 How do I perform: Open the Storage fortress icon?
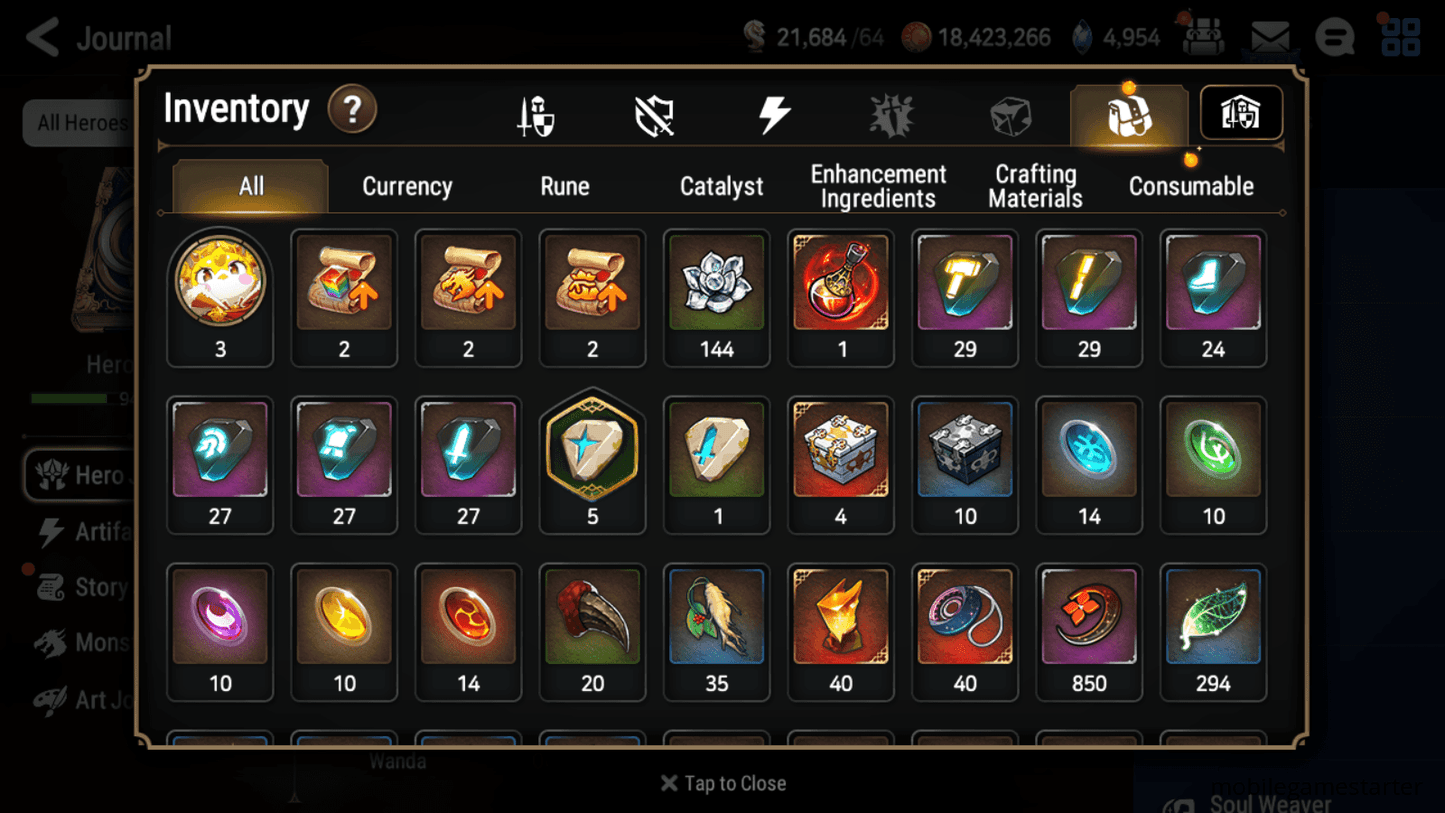1240,113
